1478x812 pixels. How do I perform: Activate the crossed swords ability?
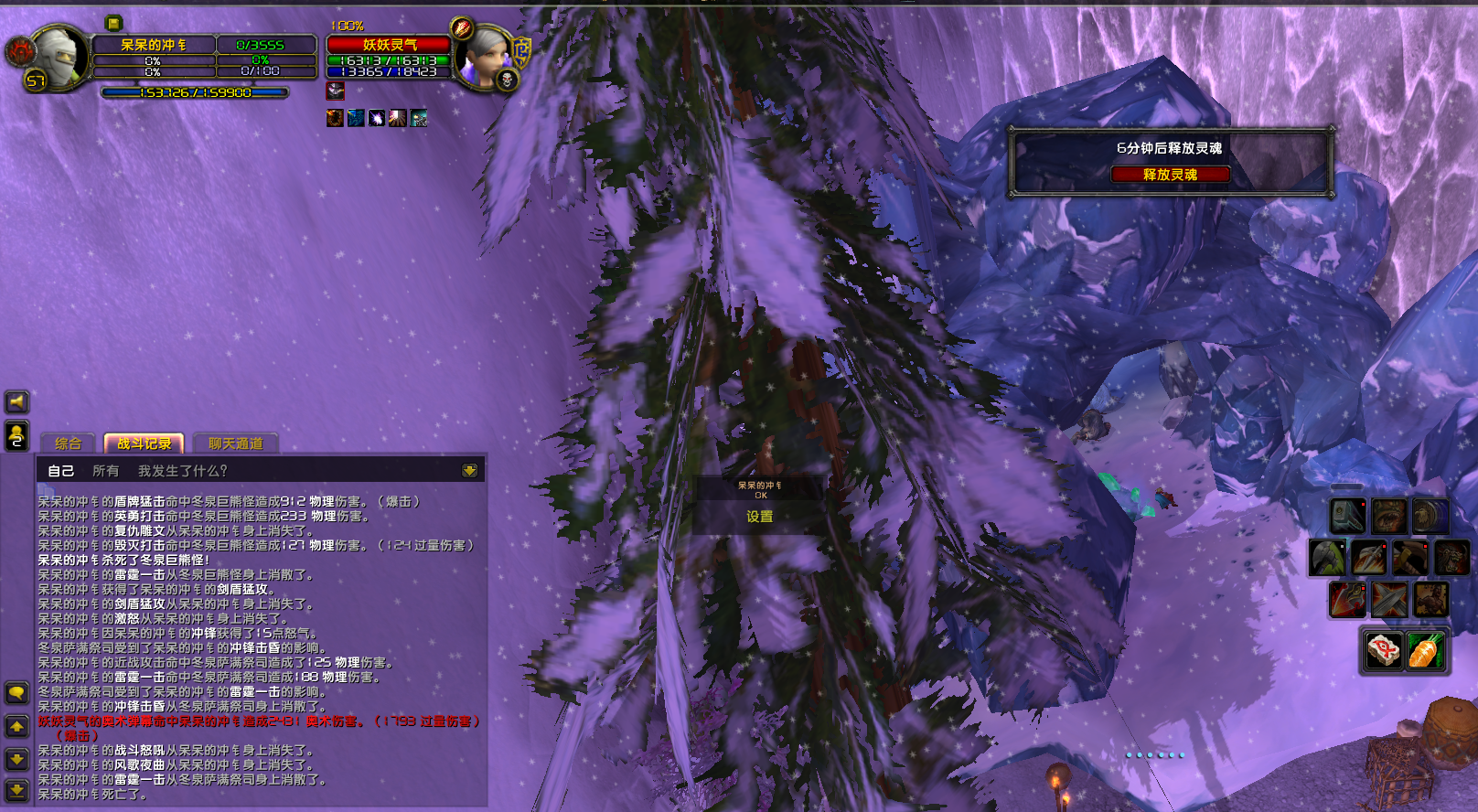point(1389,601)
